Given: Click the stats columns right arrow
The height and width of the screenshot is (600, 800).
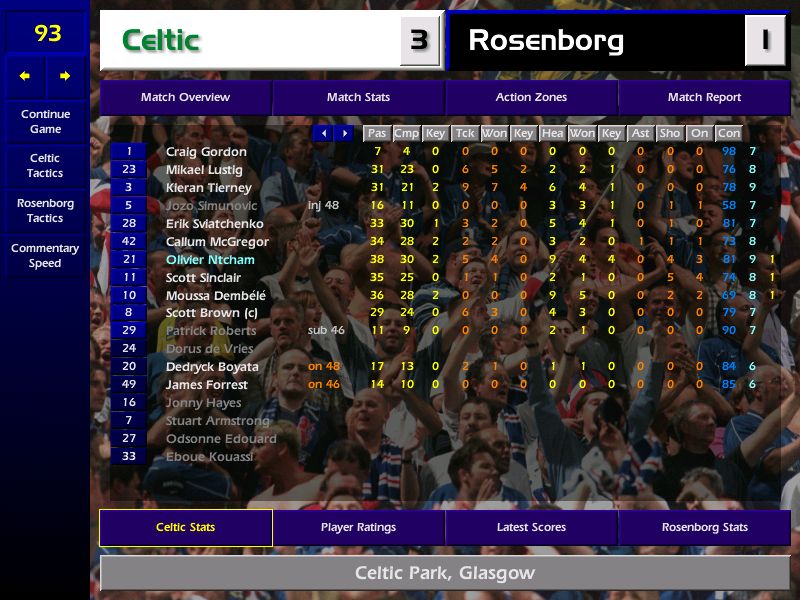Looking at the screenshot, I should 344,133.
